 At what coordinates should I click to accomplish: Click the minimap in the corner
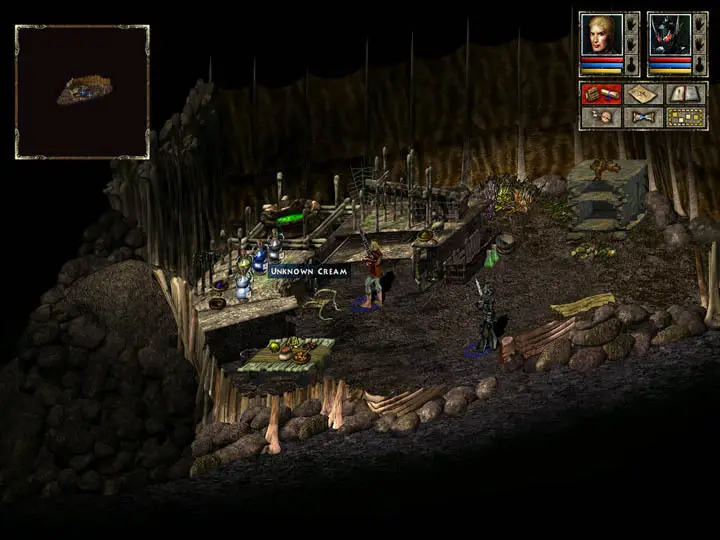82,91
